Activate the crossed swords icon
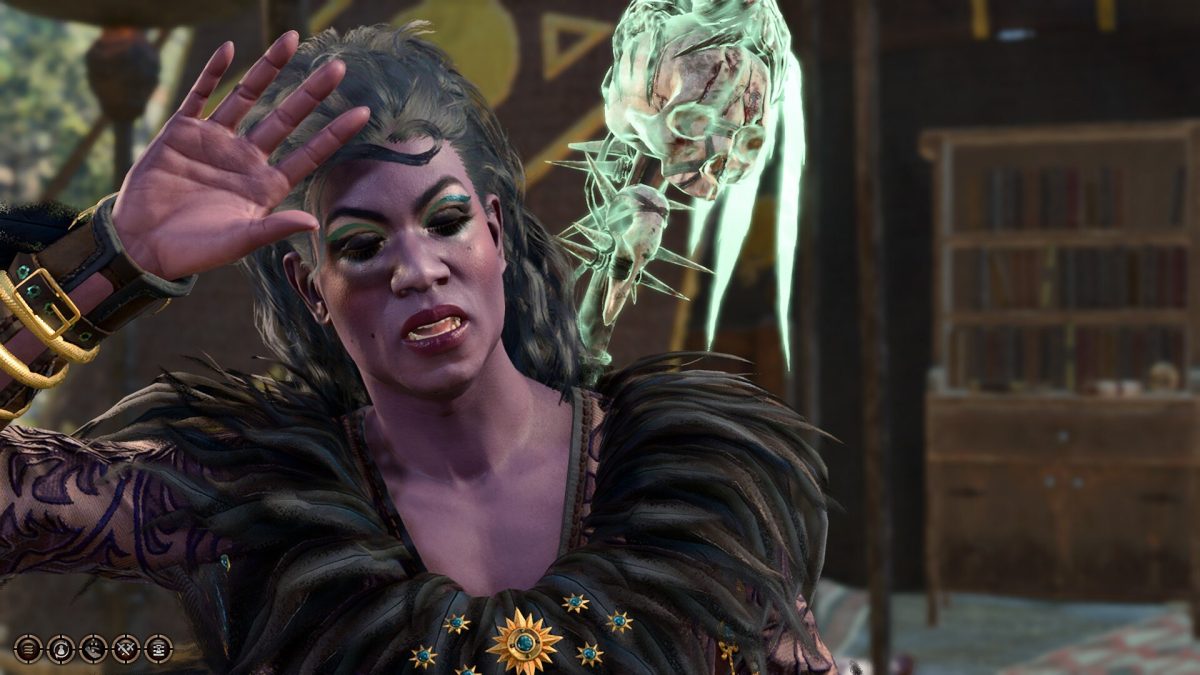 tap(126, 648)
